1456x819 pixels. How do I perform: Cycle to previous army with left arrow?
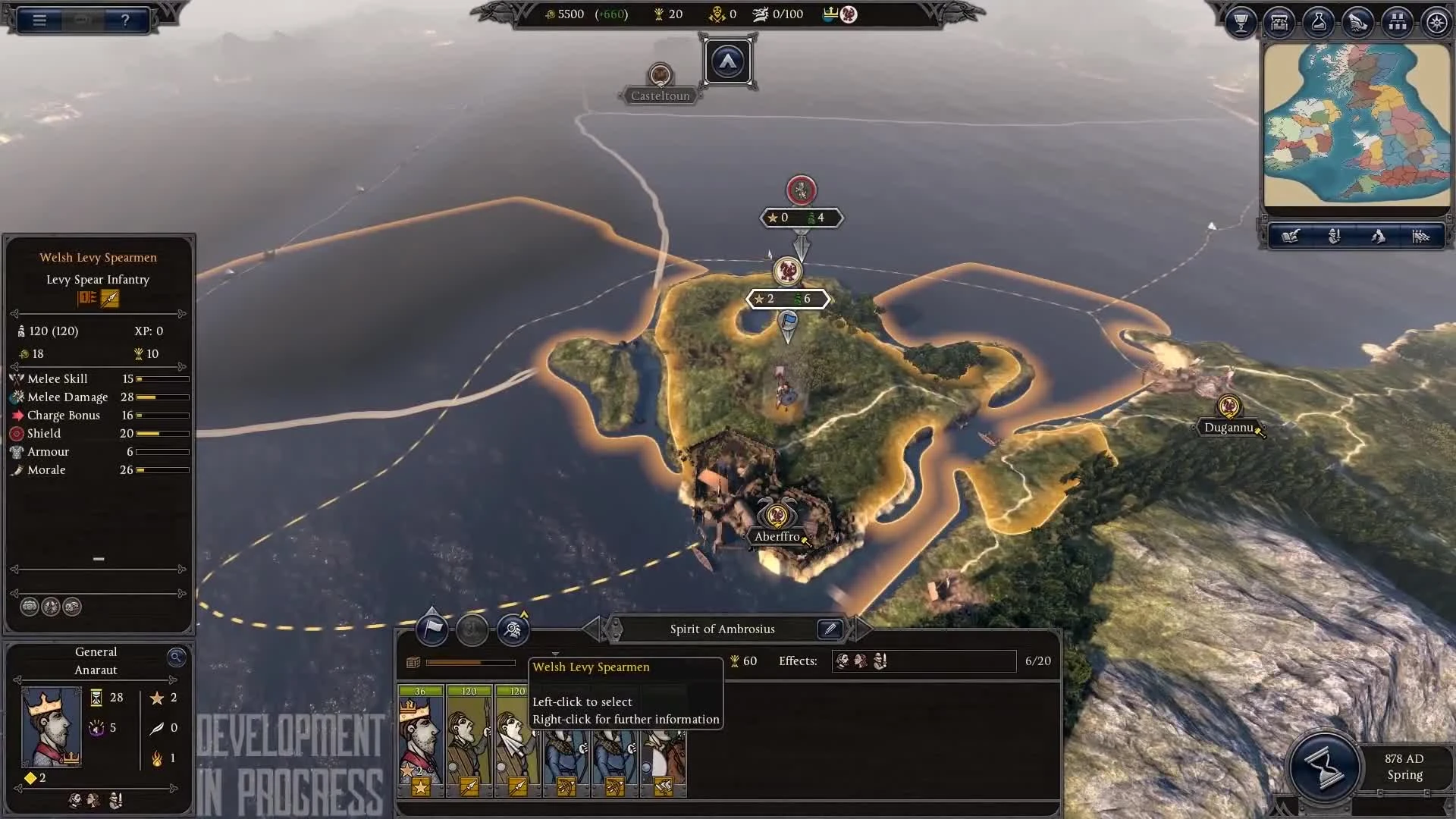[591, 629]
